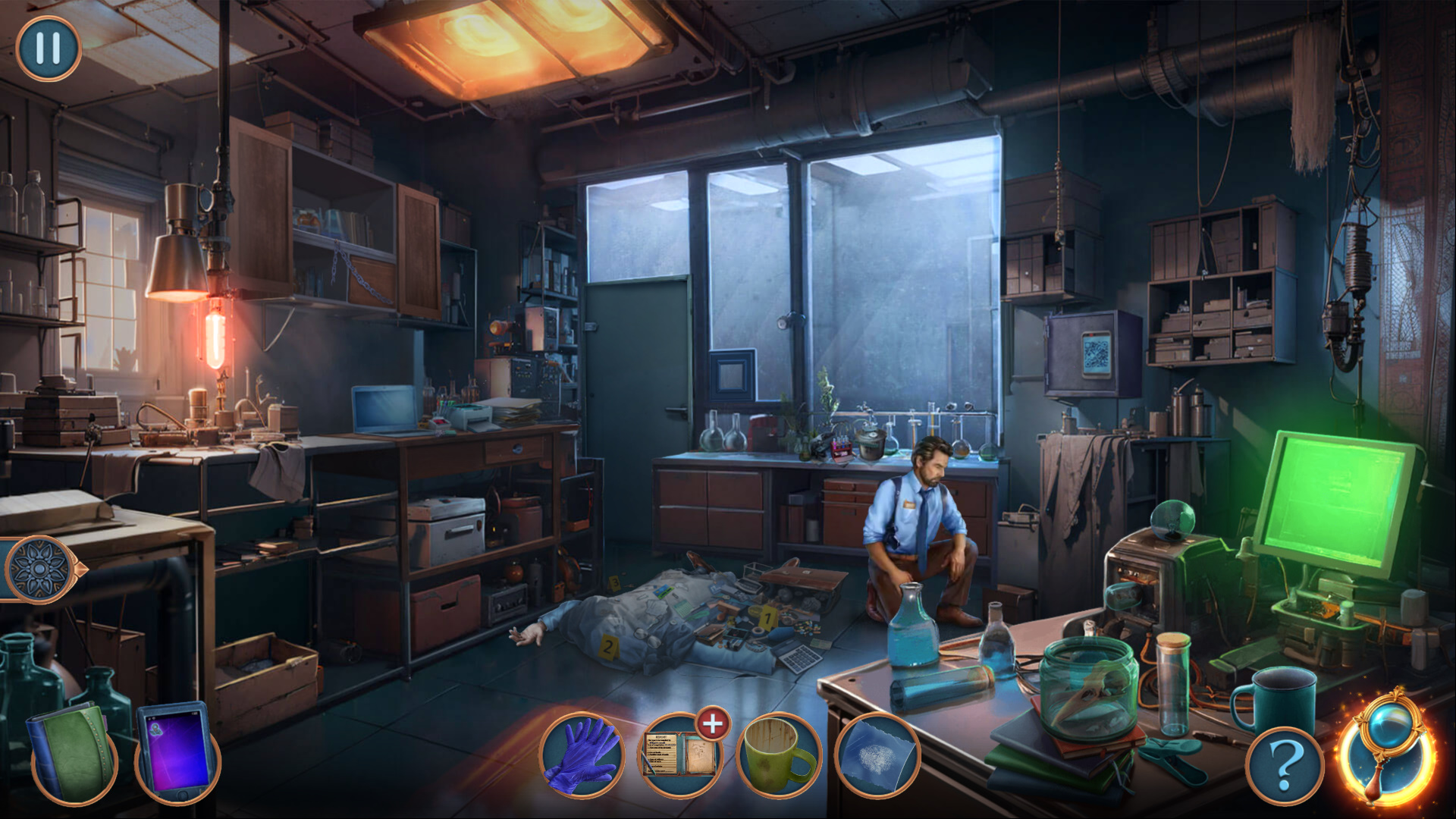Select the fingerprint evidence bag item

(877, 756)
